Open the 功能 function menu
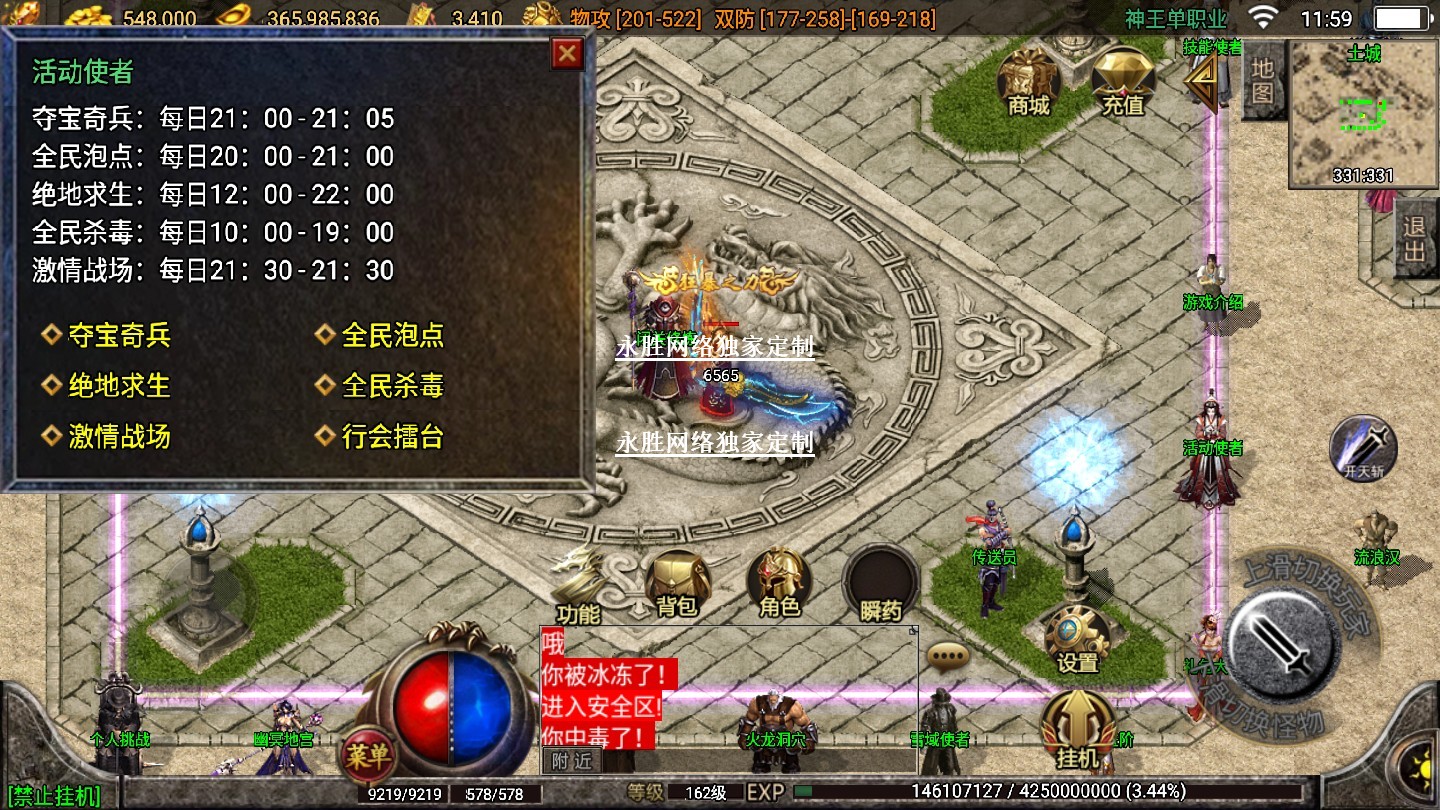Viewport: 1440px width, 810px height. [579, 587]
